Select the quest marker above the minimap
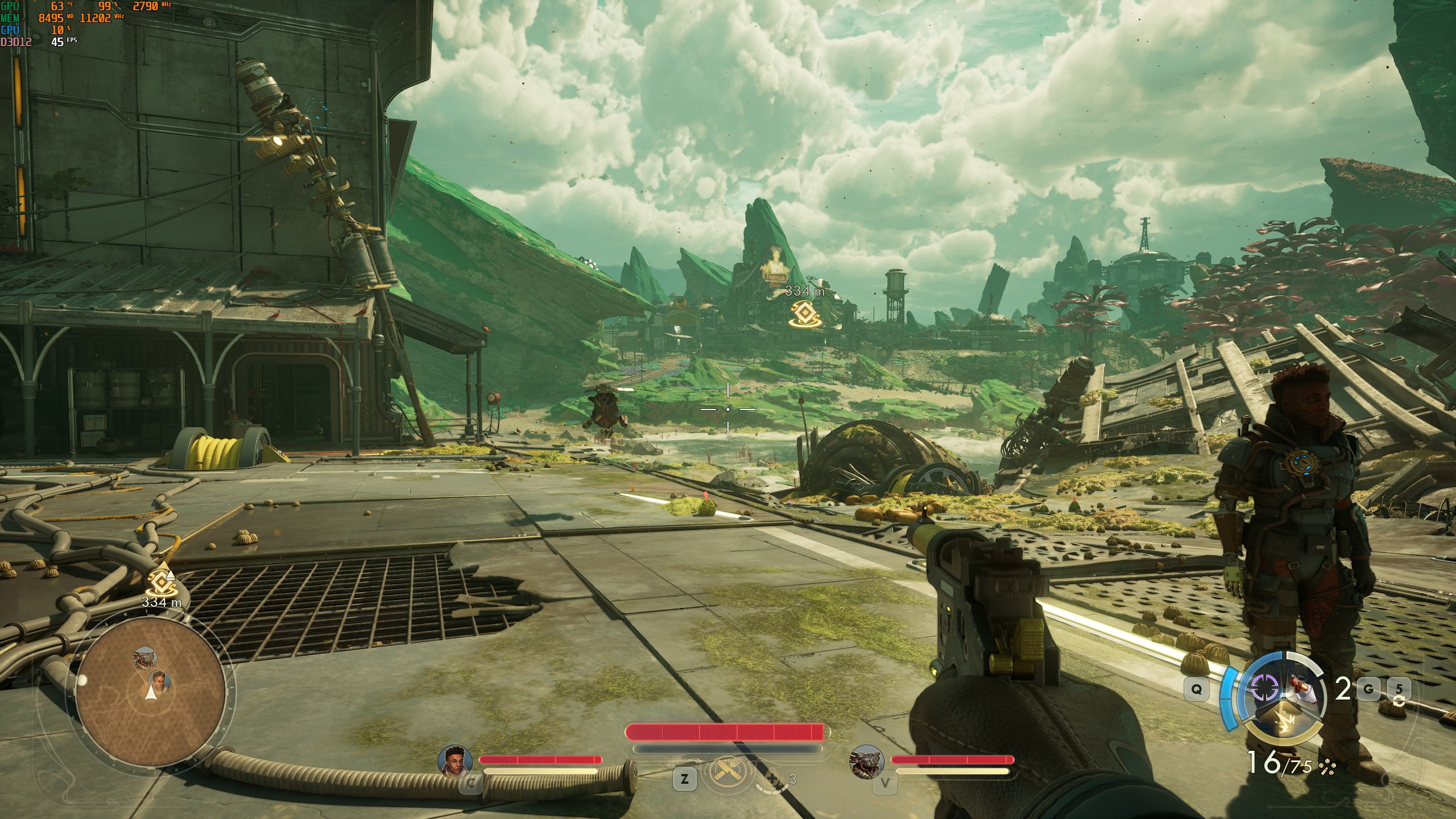1456x819 pixels. [x=159, y=581]
